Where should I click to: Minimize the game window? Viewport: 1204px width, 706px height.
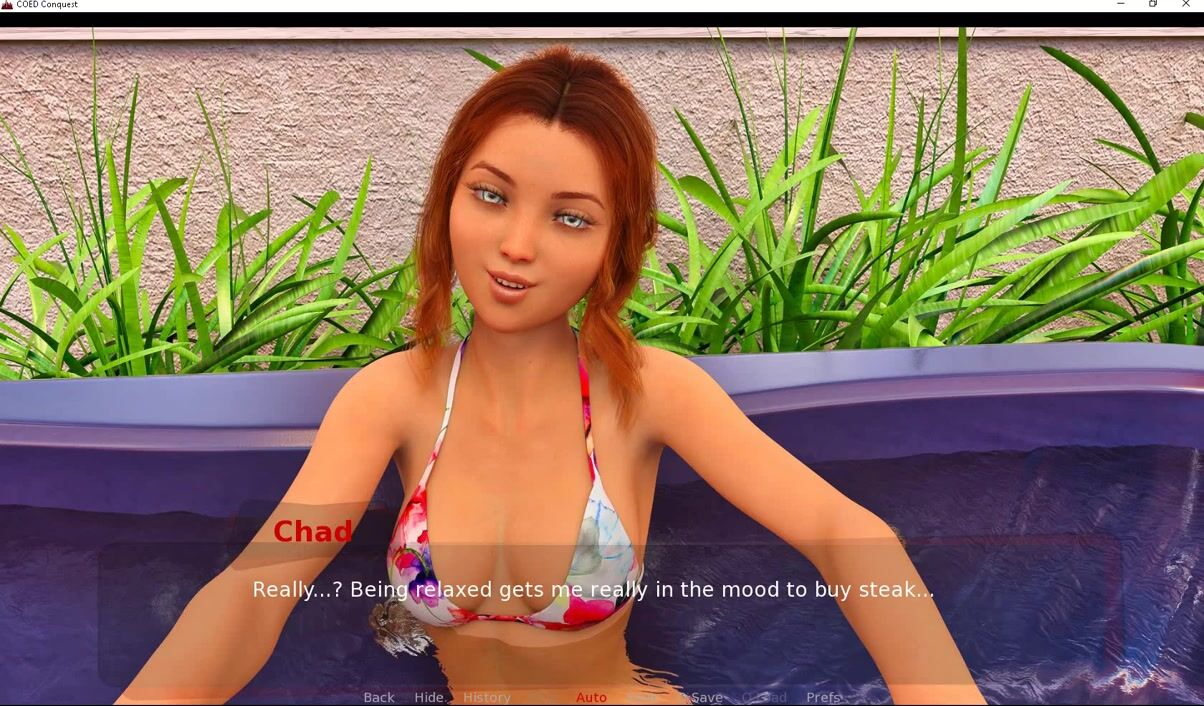tap(1120, 5)
